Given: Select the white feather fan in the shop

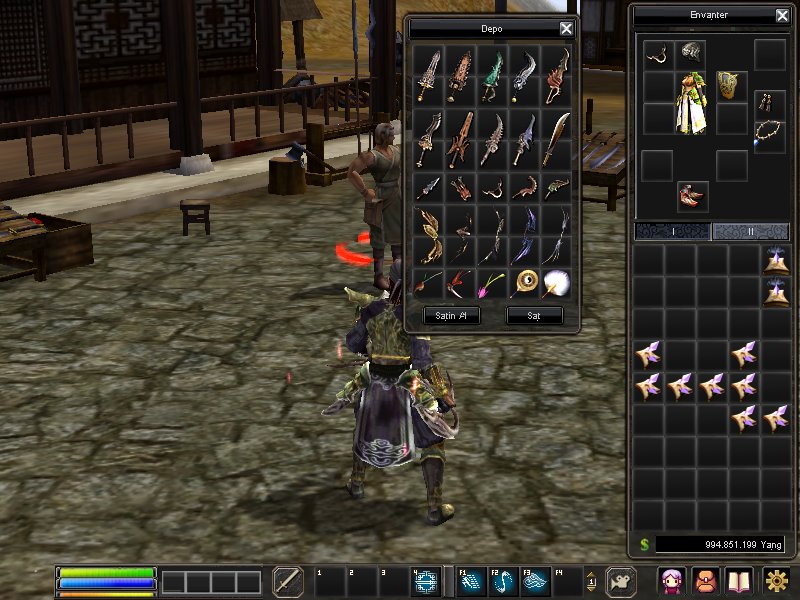Looking at the screenshot, I should [x=556, y=283].
